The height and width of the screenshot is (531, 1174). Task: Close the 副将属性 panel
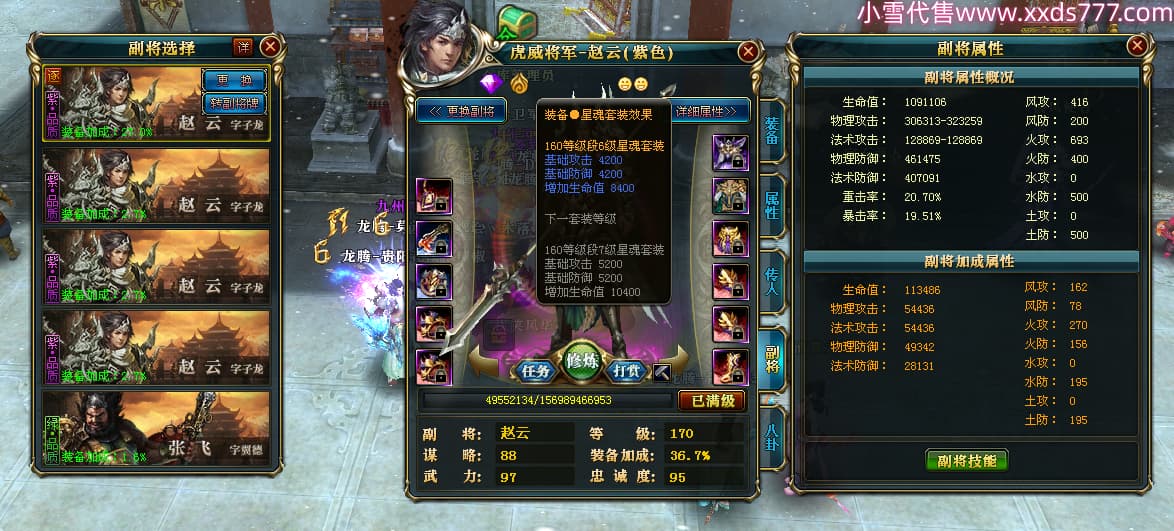tap(1137, 46)
